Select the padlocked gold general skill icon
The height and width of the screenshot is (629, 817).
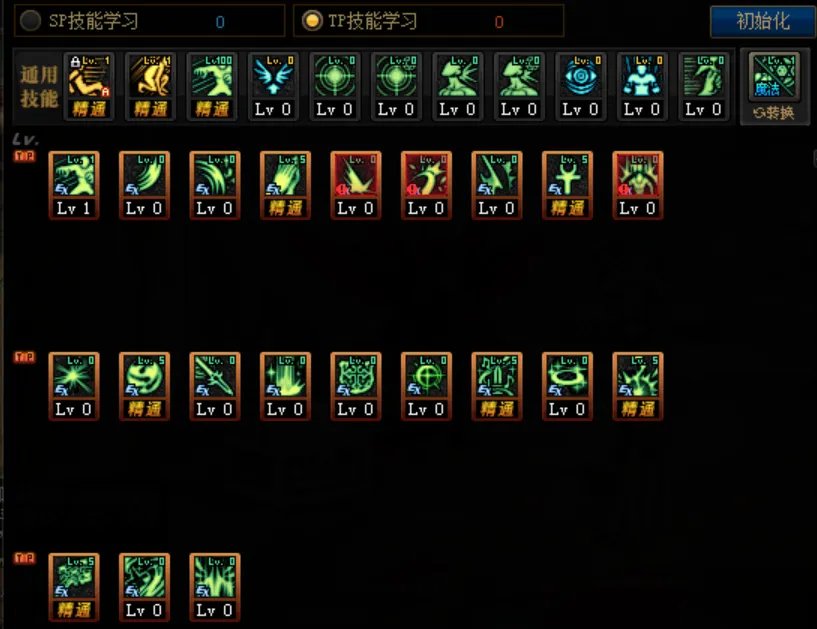tap(89, 78)
